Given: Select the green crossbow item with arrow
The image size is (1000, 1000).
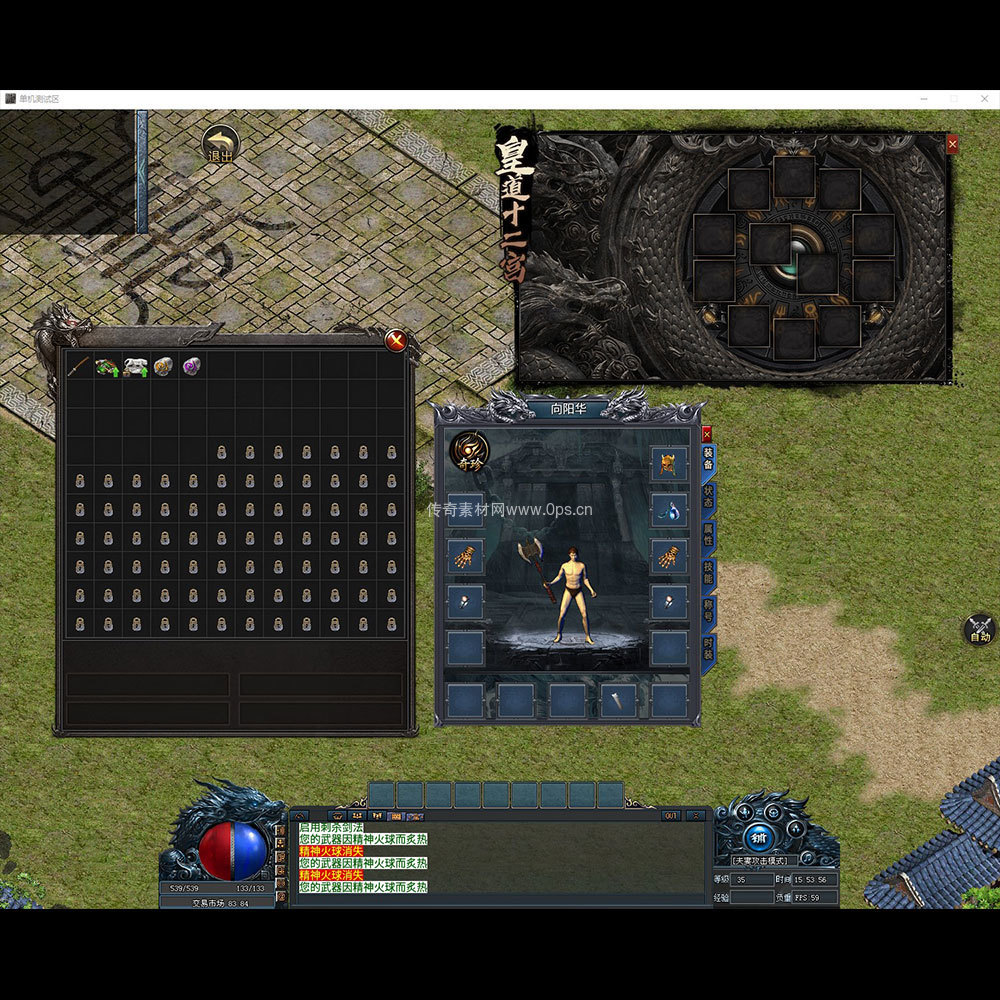Looking at the screenshot, I should [x=107, y=366].
